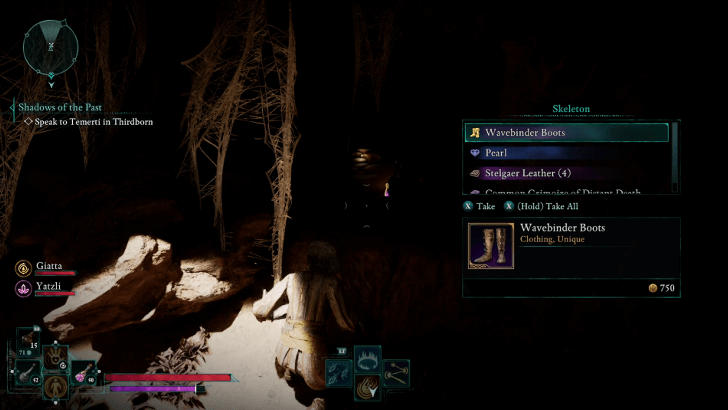Cast the branching missiles spell

(x=397, y=371)
